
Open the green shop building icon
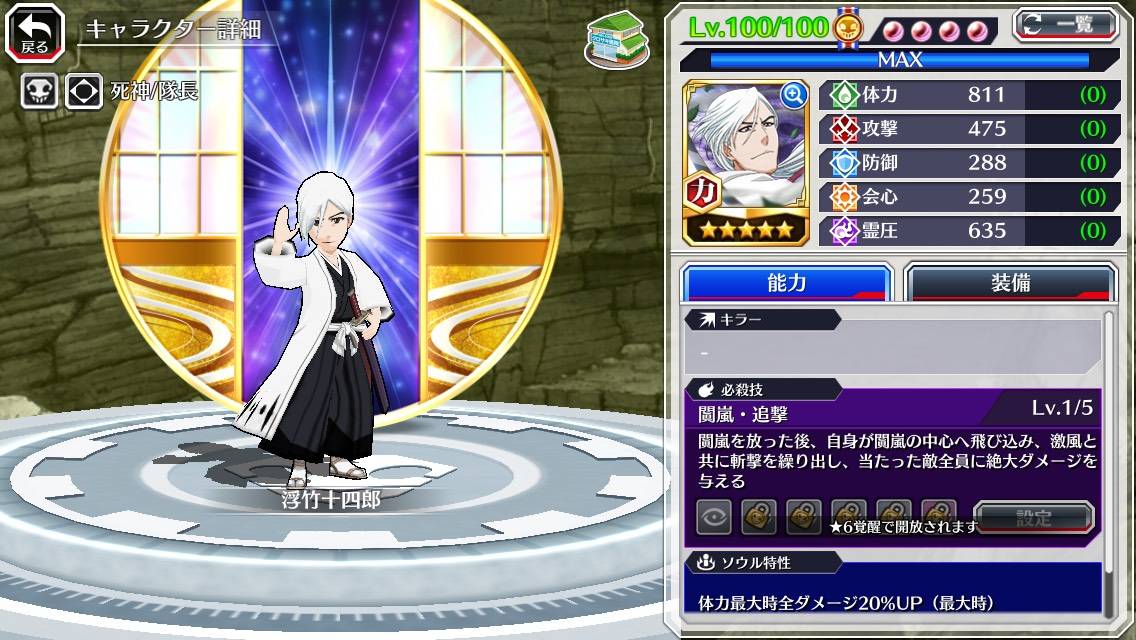click(614, 40)
